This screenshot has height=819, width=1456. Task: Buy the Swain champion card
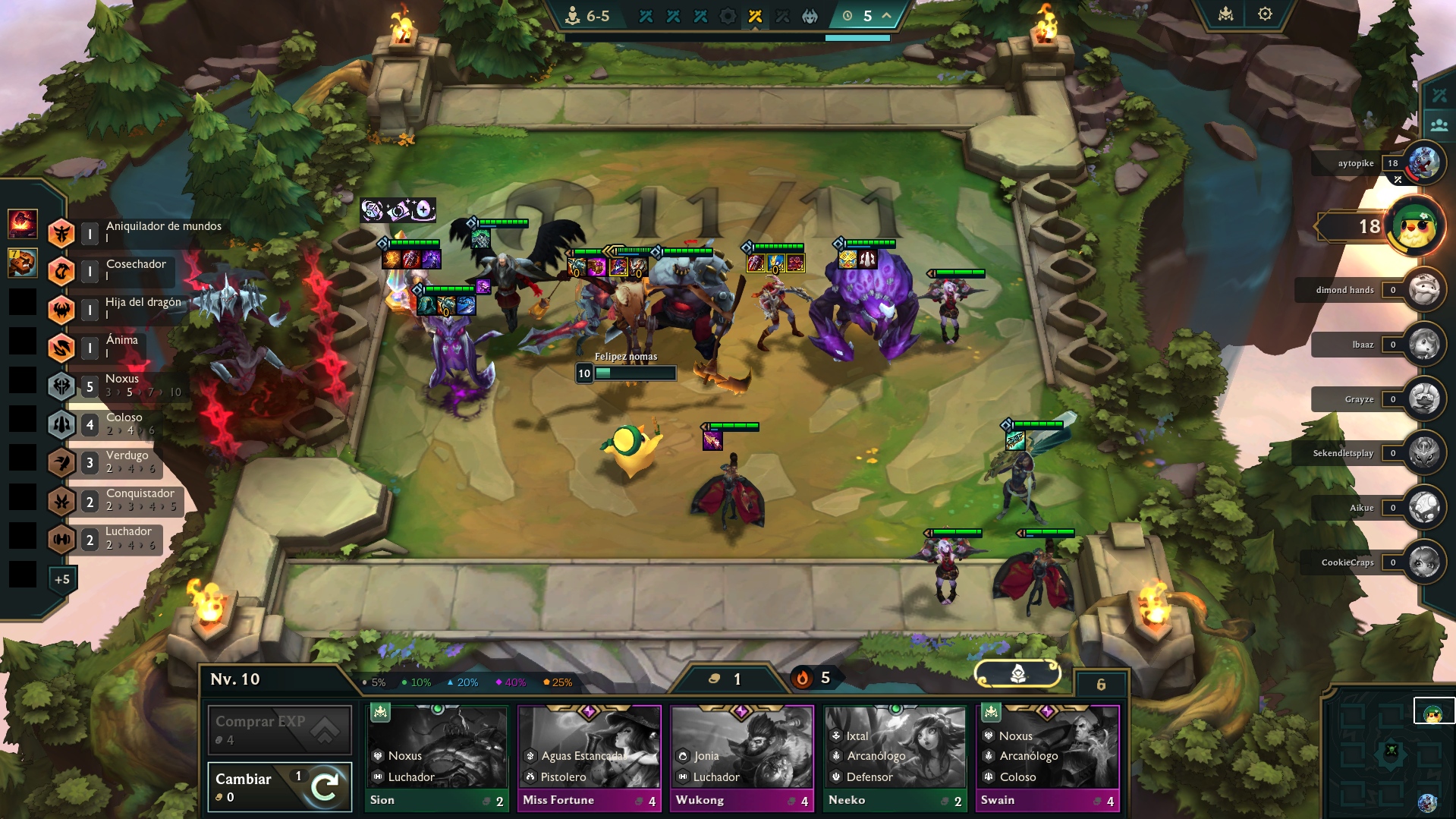1047,758
